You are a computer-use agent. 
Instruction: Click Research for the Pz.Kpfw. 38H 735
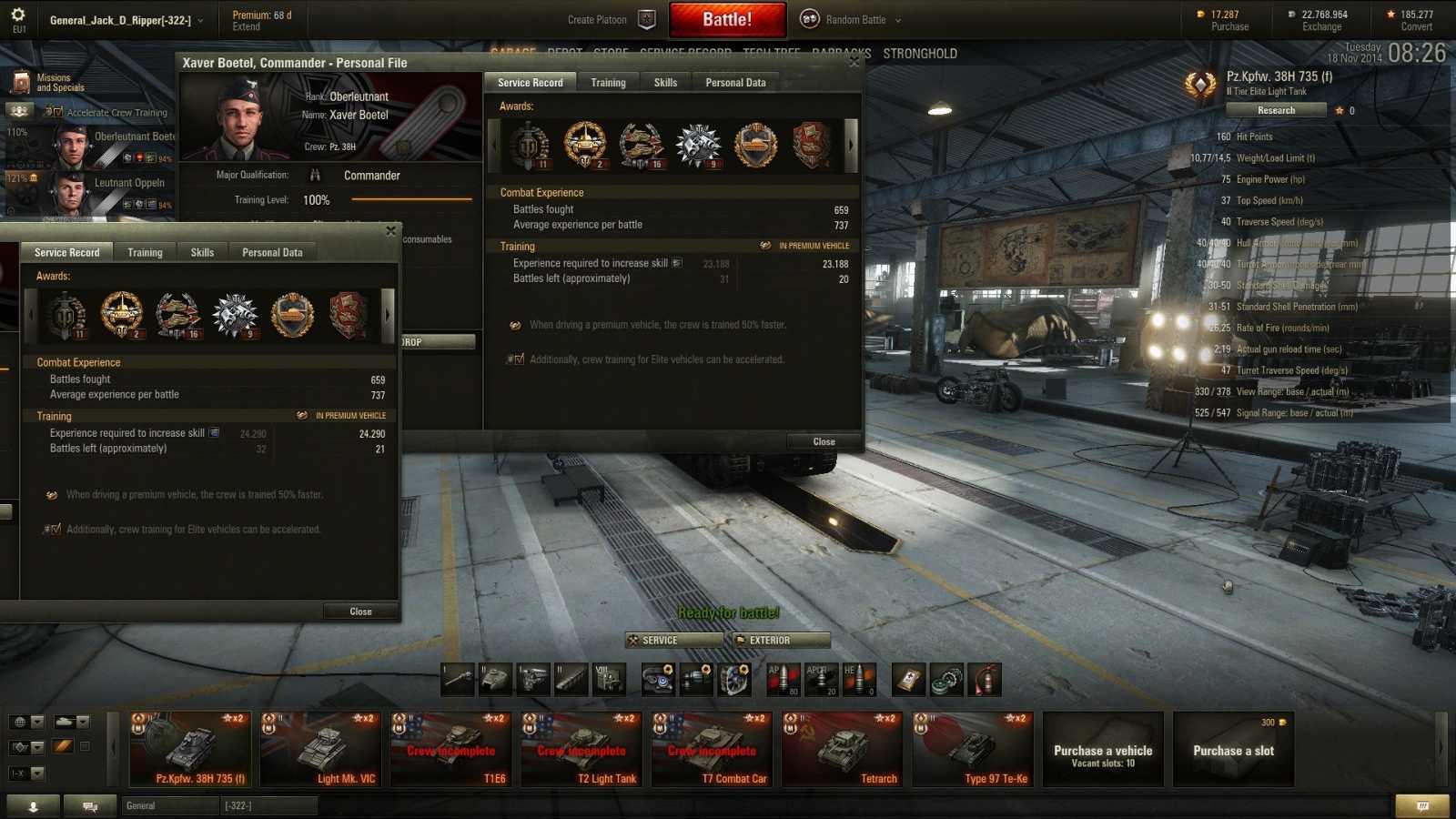[x=1275, y=109]
